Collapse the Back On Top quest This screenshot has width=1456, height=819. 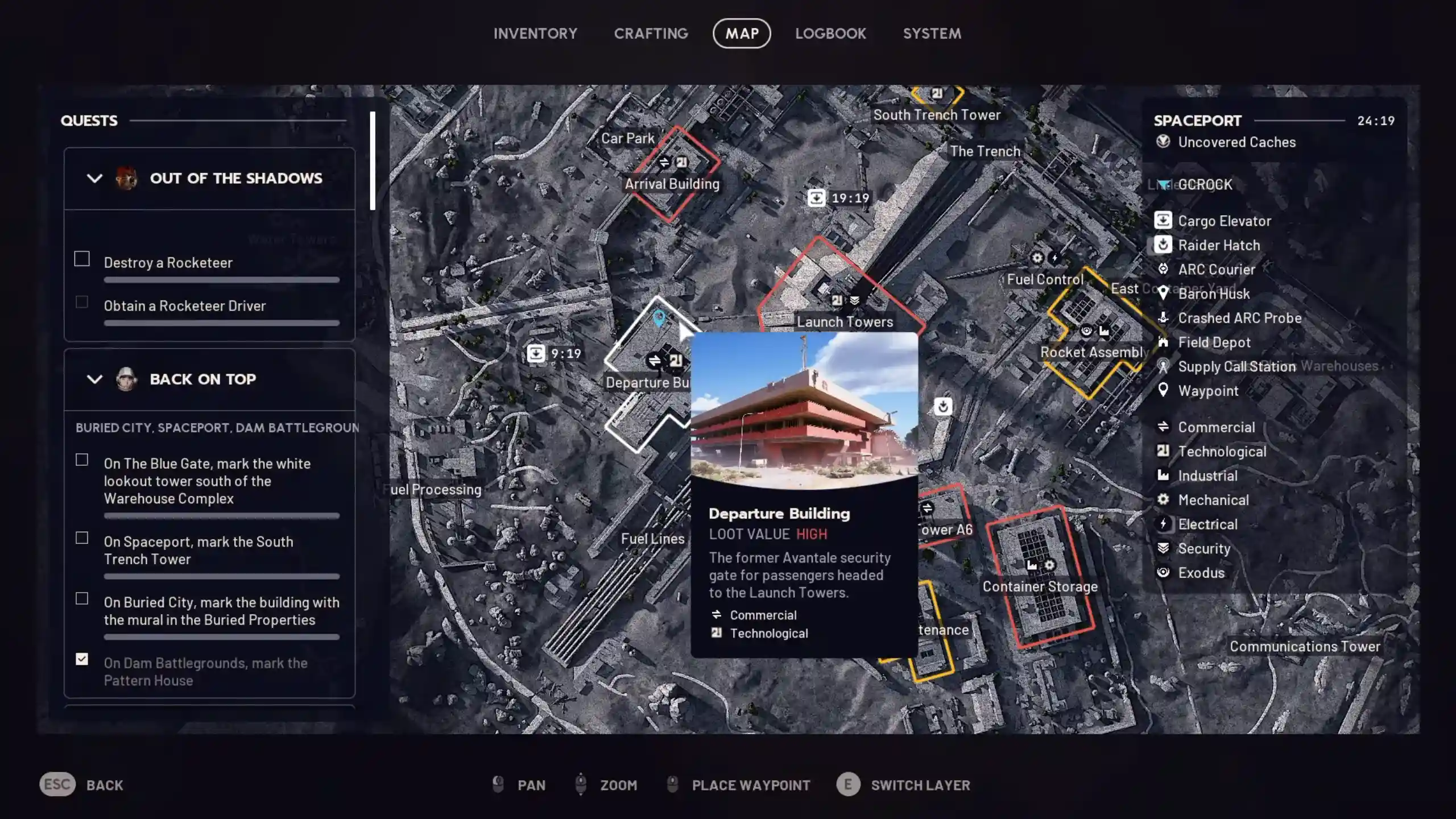point(95,379)
